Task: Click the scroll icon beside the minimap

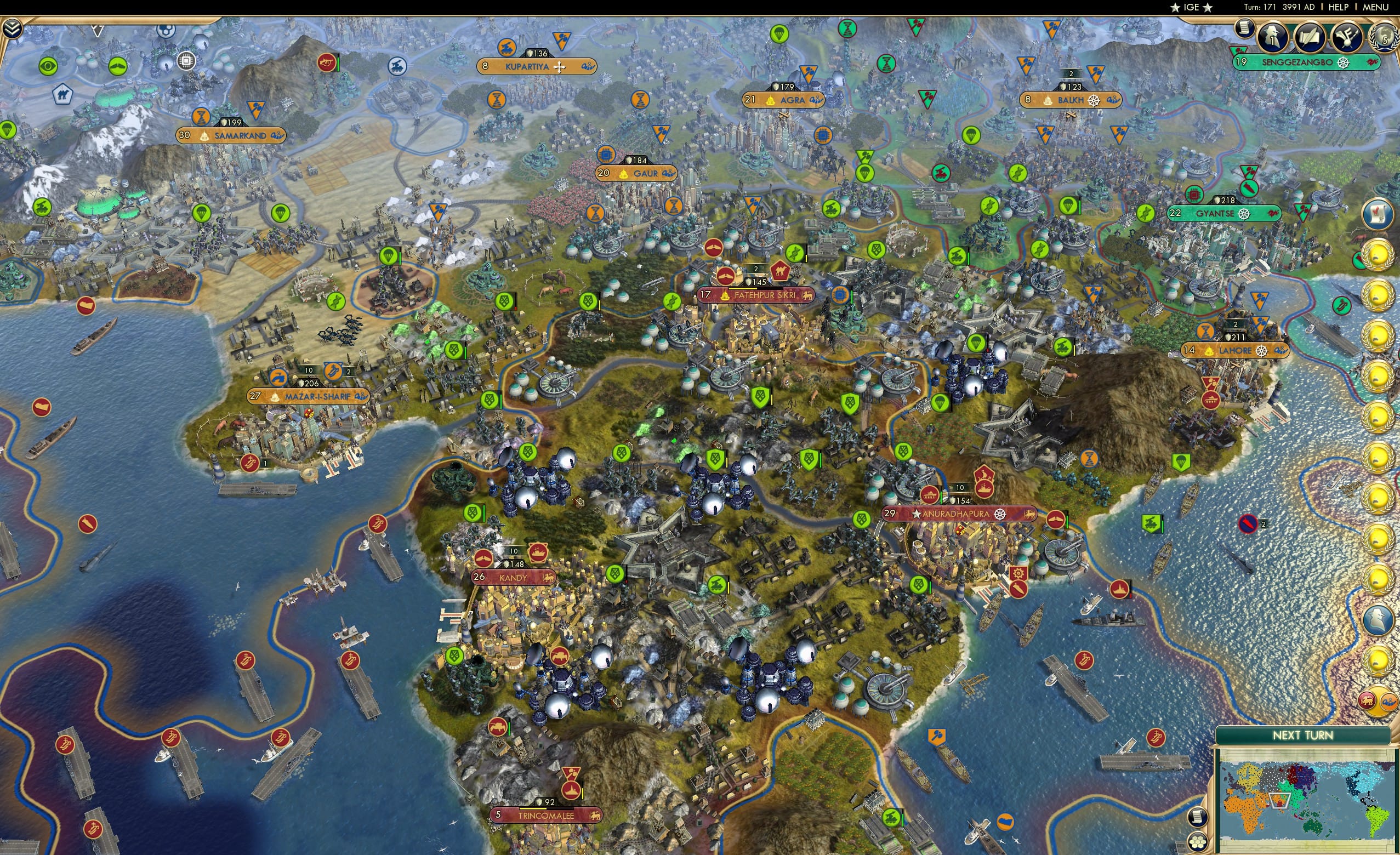Action: tap(1198, 818)
